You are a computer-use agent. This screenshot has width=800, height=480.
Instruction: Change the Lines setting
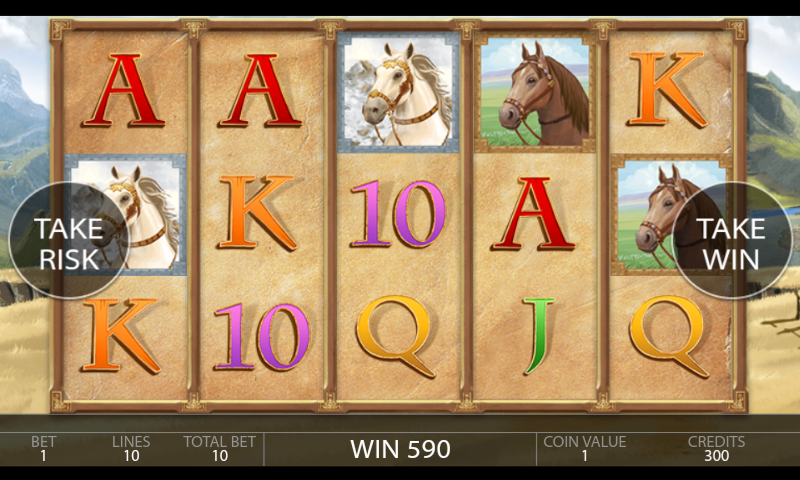pos(131,448)
